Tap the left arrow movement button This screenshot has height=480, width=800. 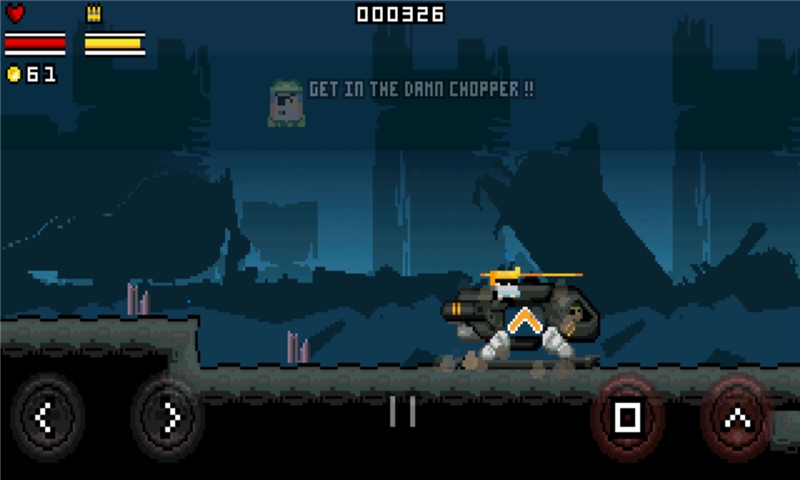coord(45,418)
